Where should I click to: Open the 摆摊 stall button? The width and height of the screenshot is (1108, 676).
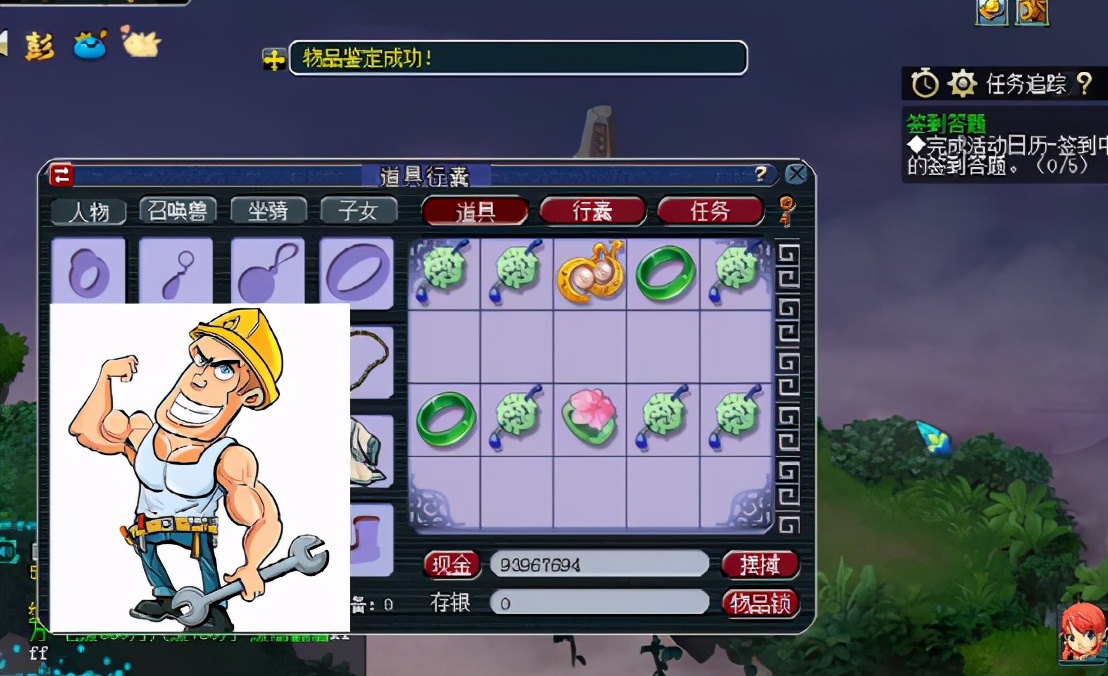click(x=760, y=565)
